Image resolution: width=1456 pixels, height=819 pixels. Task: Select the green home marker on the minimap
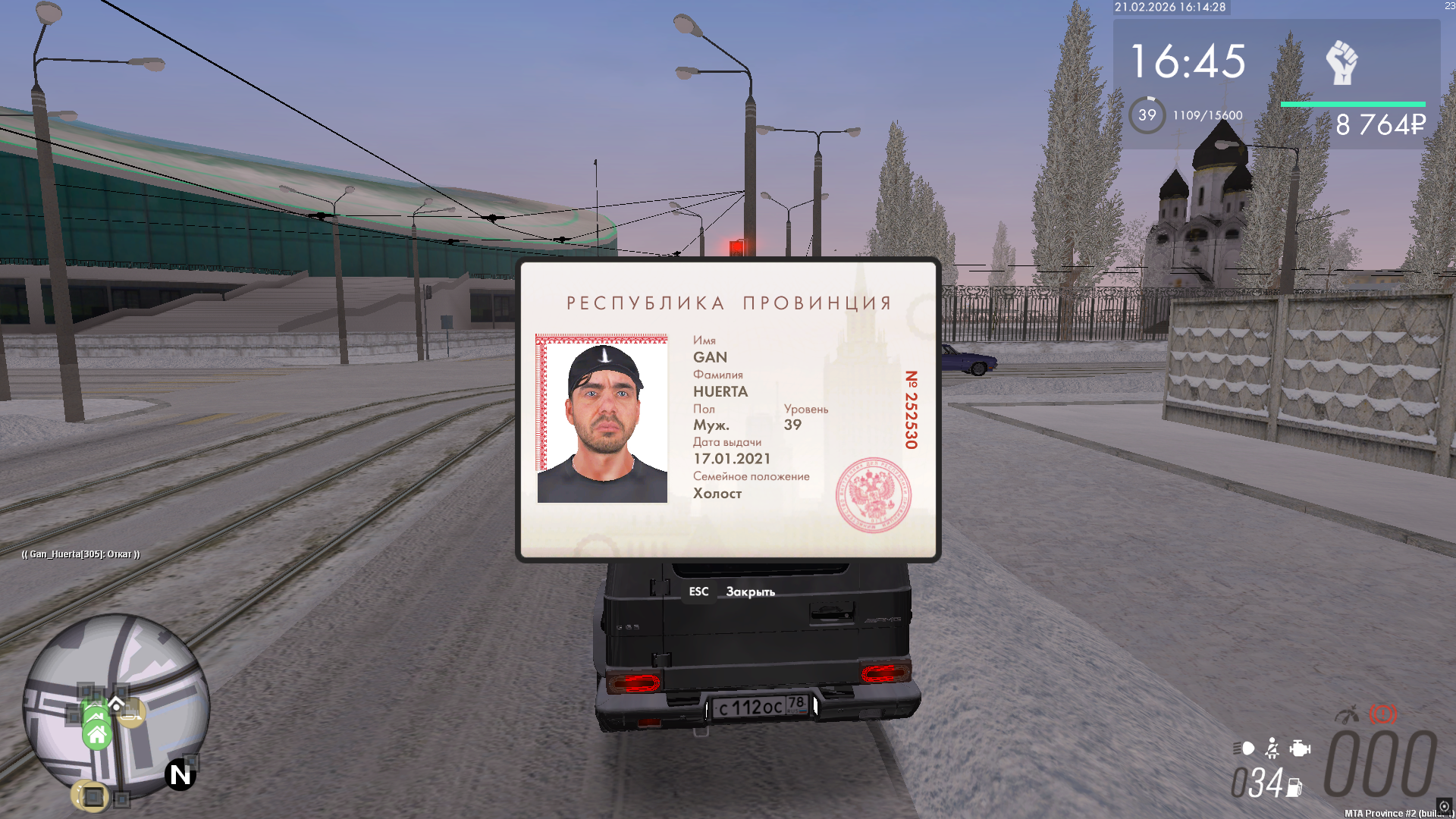click(x=97, y=734)
